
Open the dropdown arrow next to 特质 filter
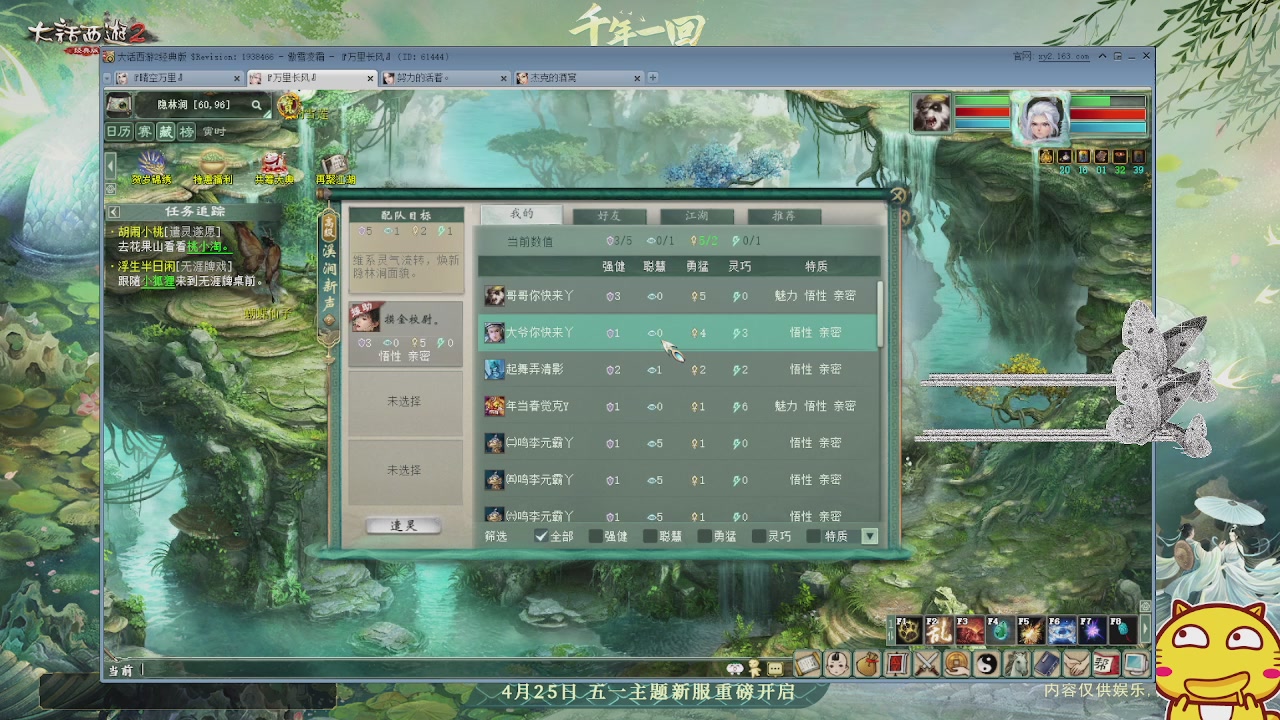pos(870,536)
